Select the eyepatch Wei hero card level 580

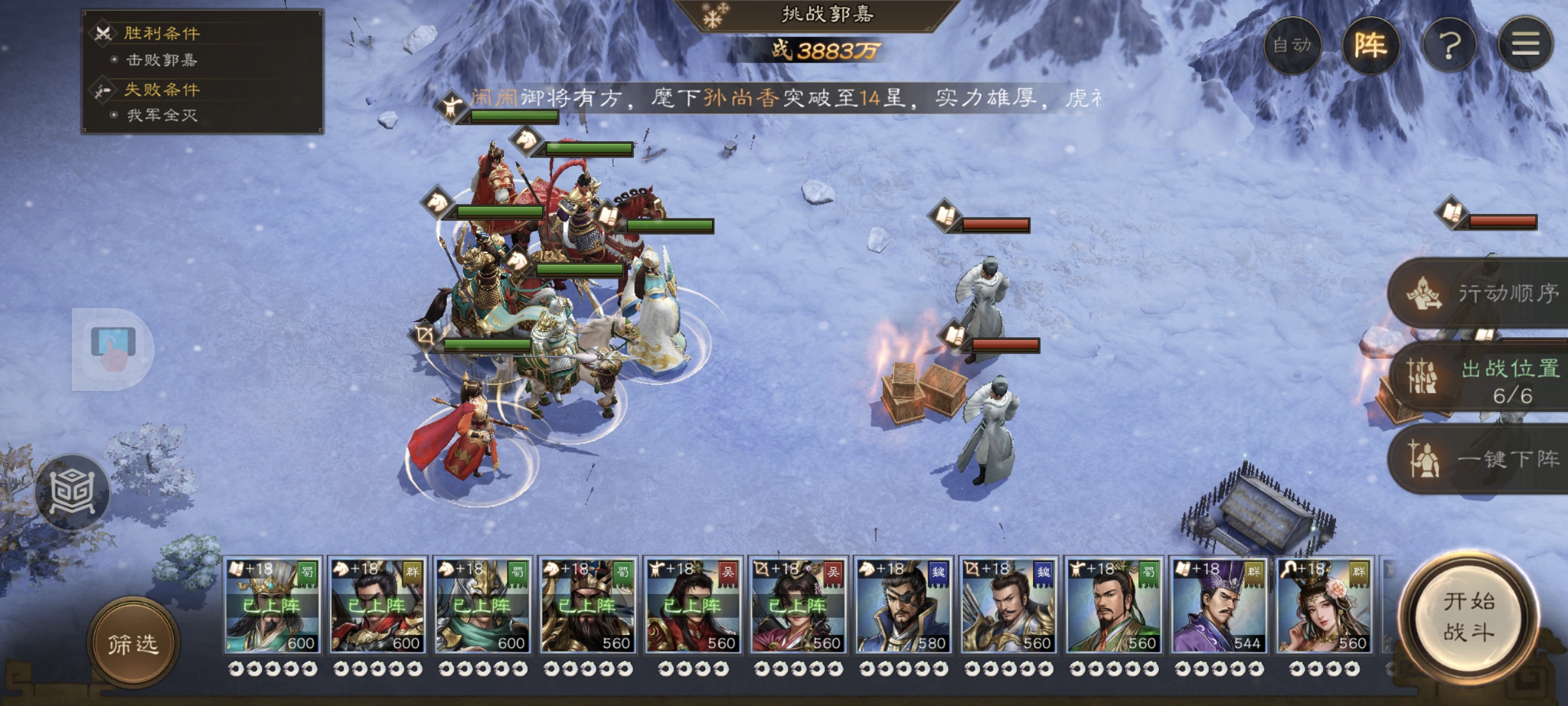pos(903,606)
